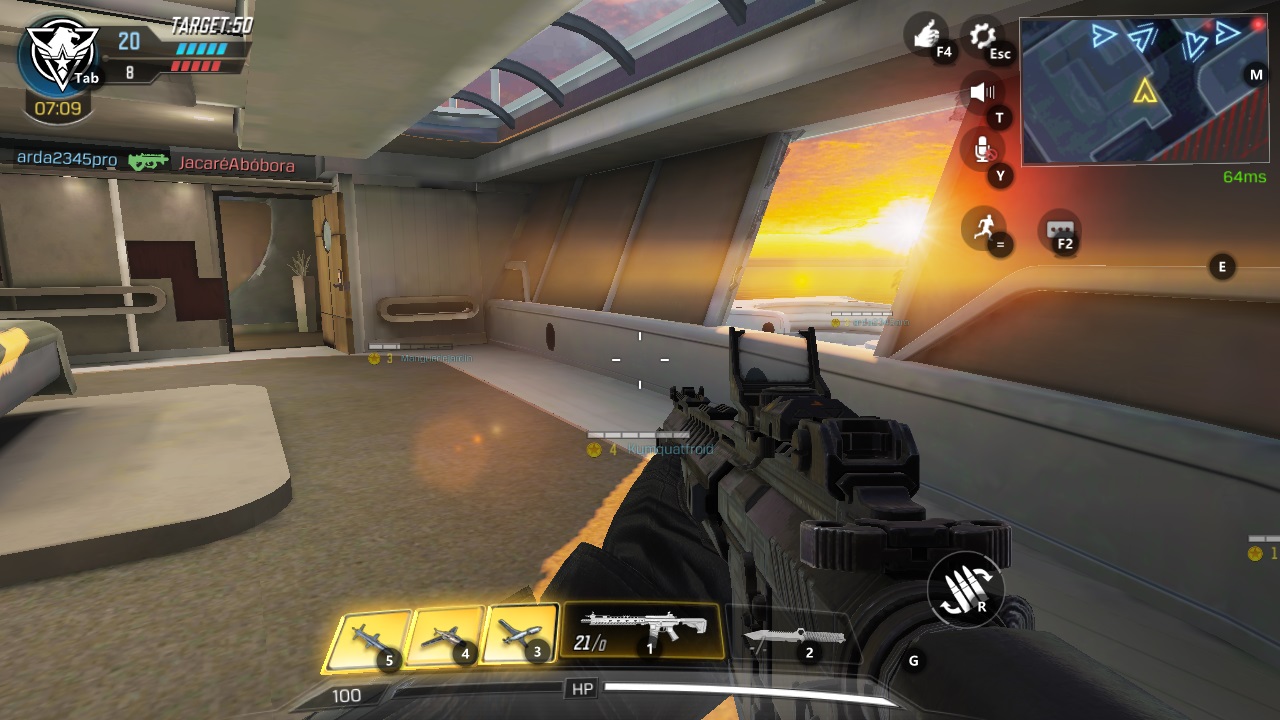The image size is (1280, 720).
Task: Open the settings gear menu
Action: [x=983, y=38]
